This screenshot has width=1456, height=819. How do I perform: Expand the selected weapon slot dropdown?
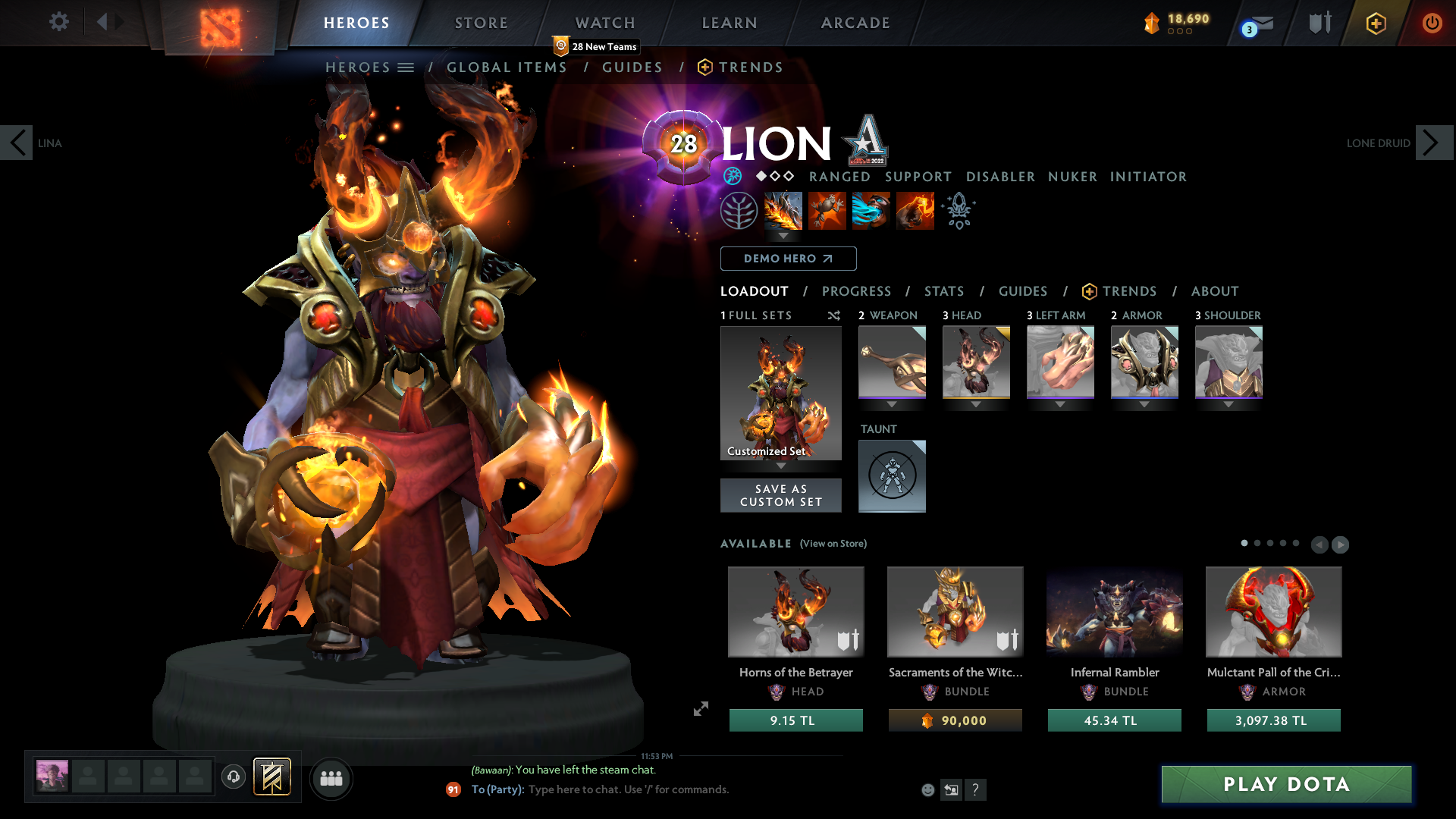pos(892,405)
